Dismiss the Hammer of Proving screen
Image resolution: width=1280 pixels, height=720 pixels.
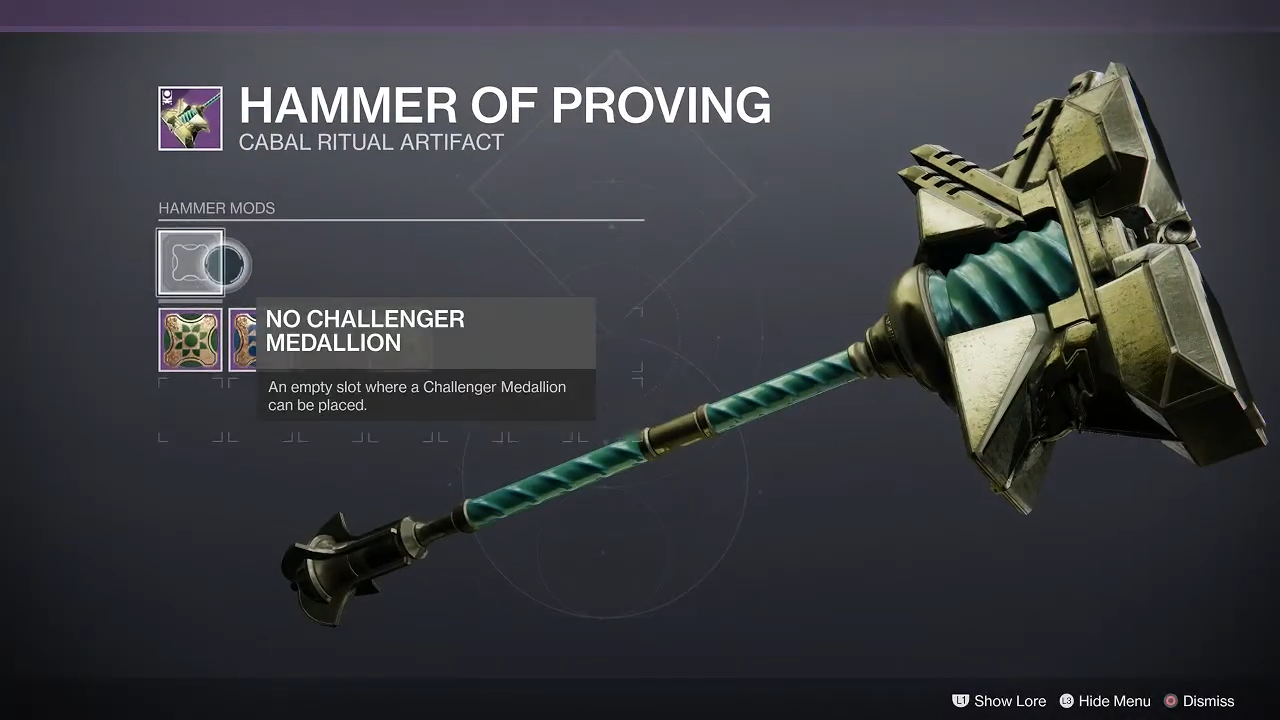(1198, 701)
